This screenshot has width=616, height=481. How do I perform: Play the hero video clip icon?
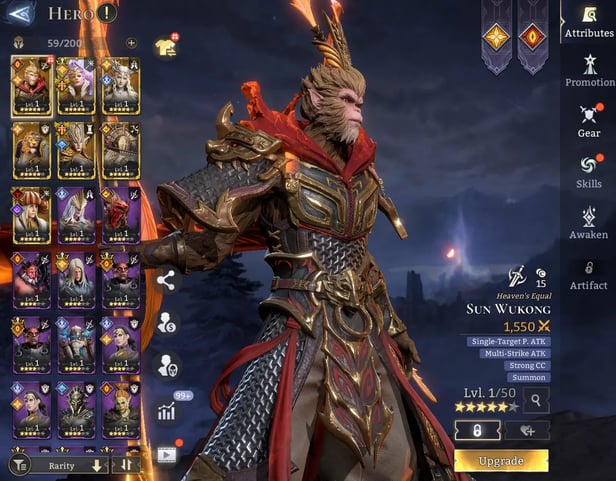click(x=166, y=453)
